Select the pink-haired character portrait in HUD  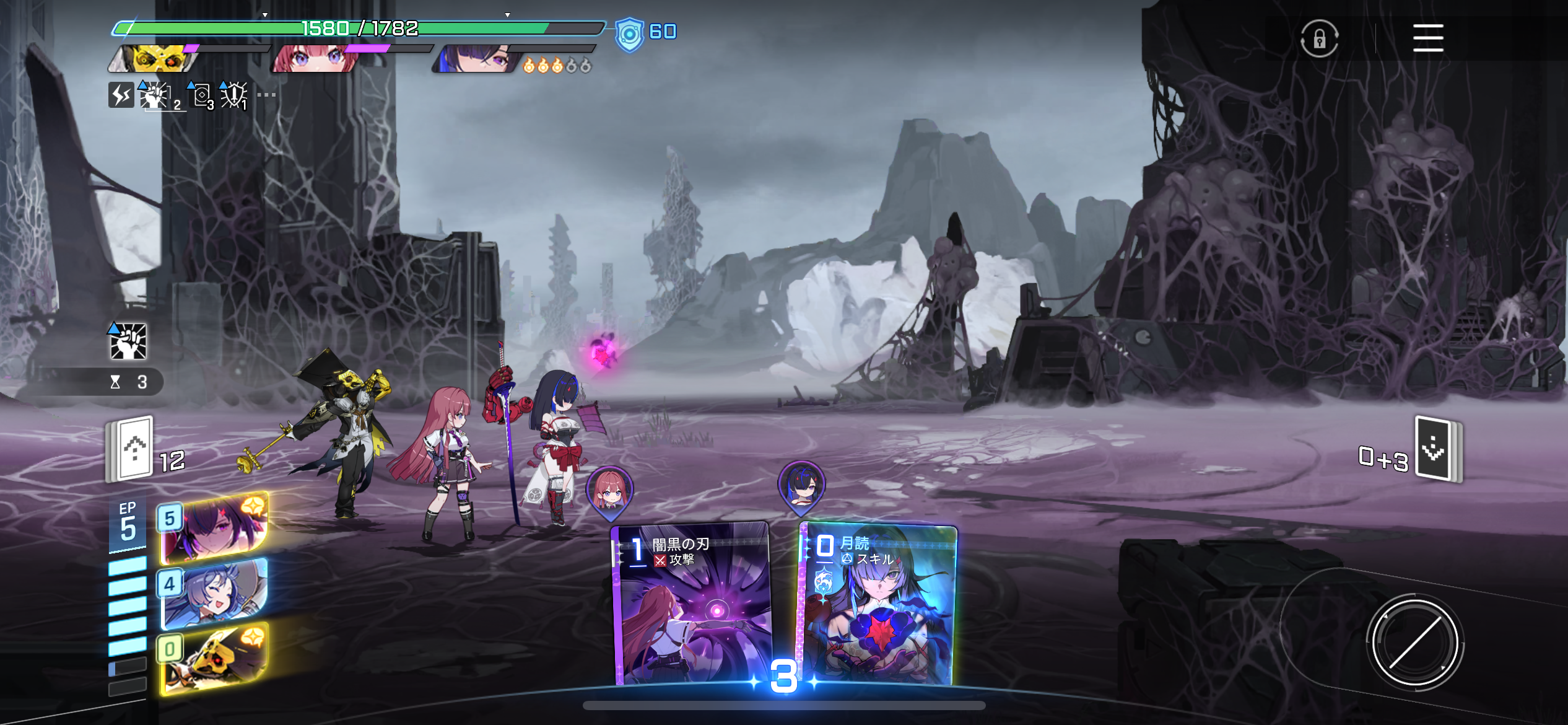coord(316,59)
